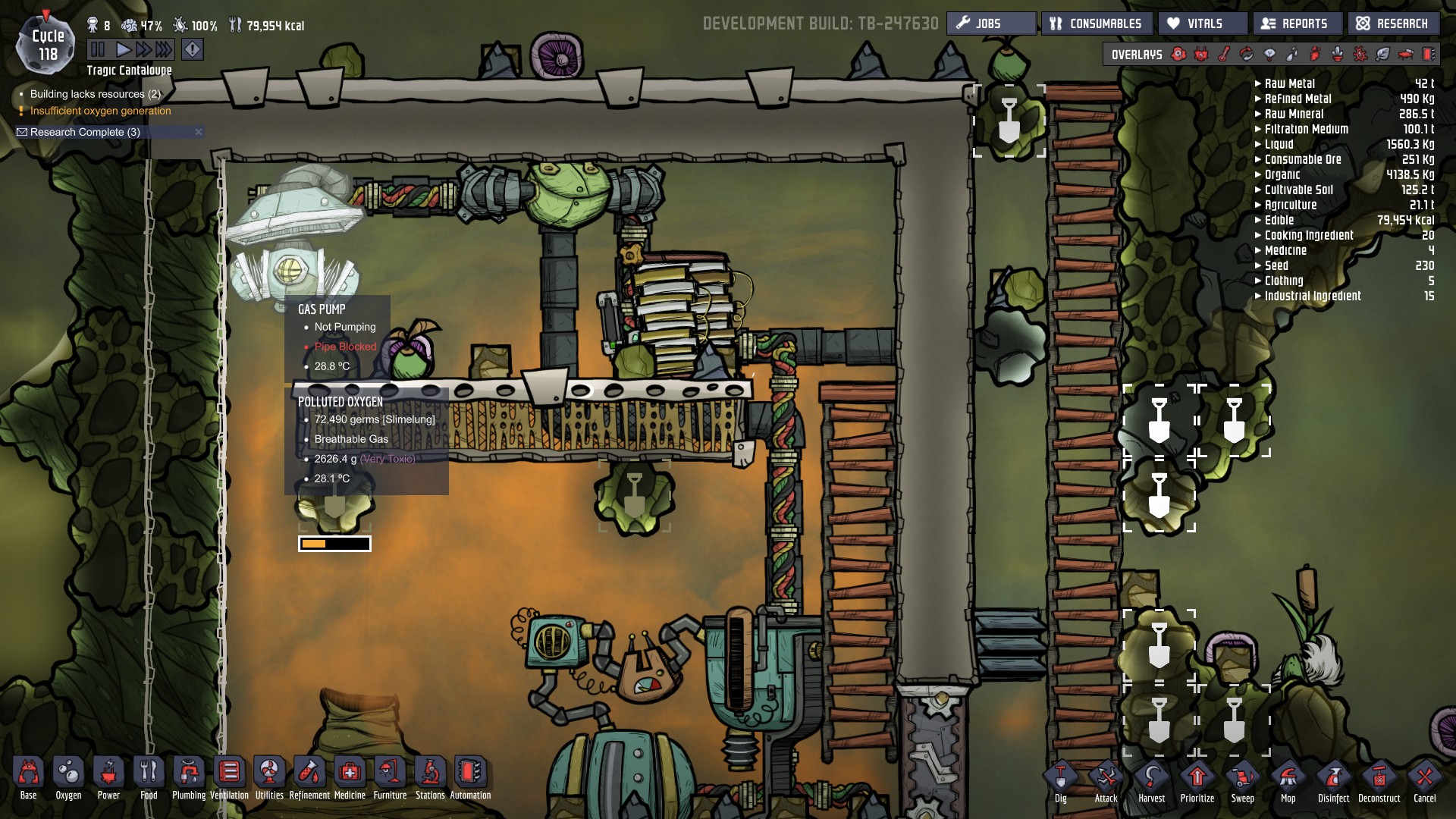Click the orange dig progress bar

point(334,543)
